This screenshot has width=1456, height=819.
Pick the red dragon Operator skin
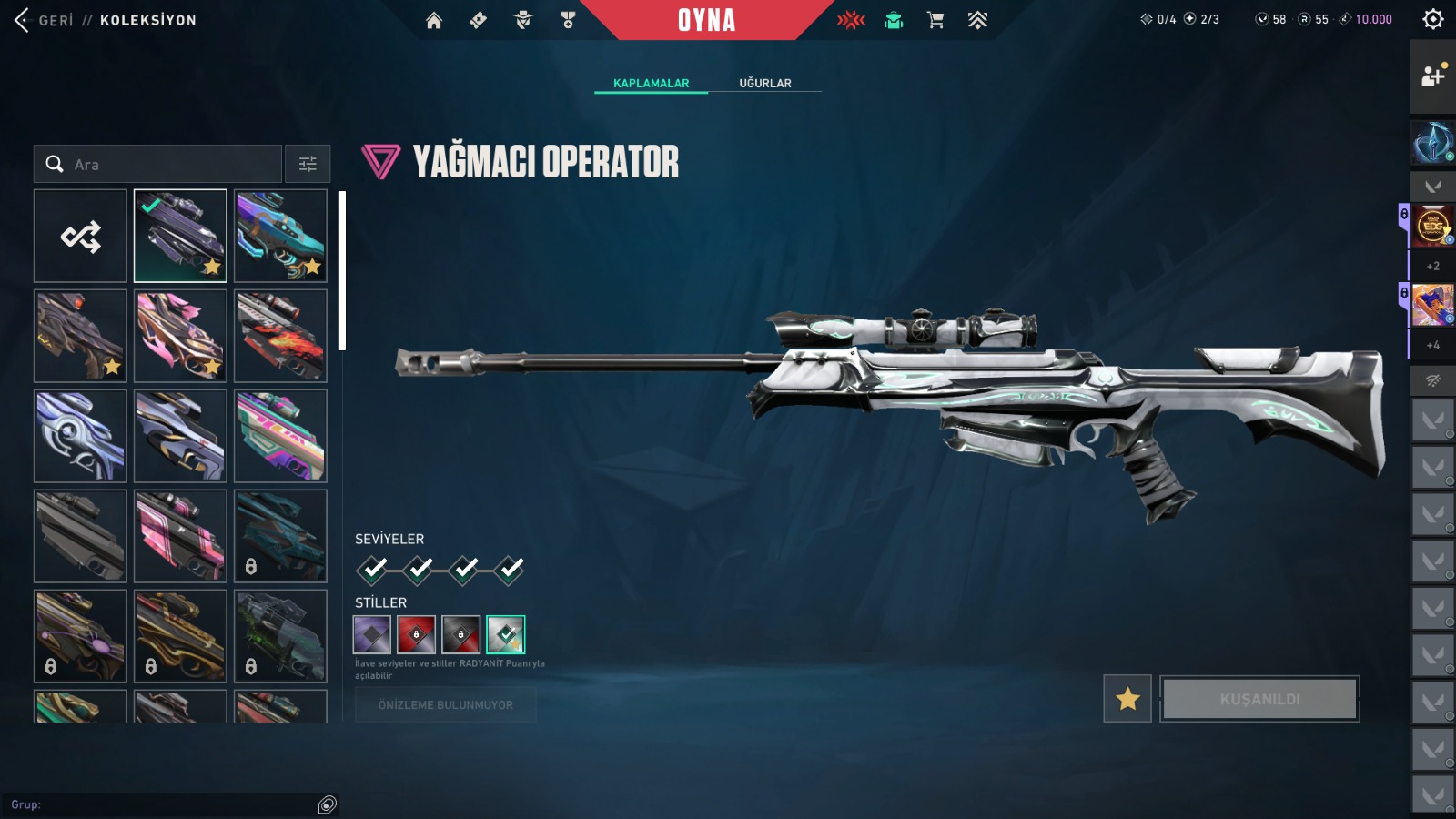[x=280, y=336]
